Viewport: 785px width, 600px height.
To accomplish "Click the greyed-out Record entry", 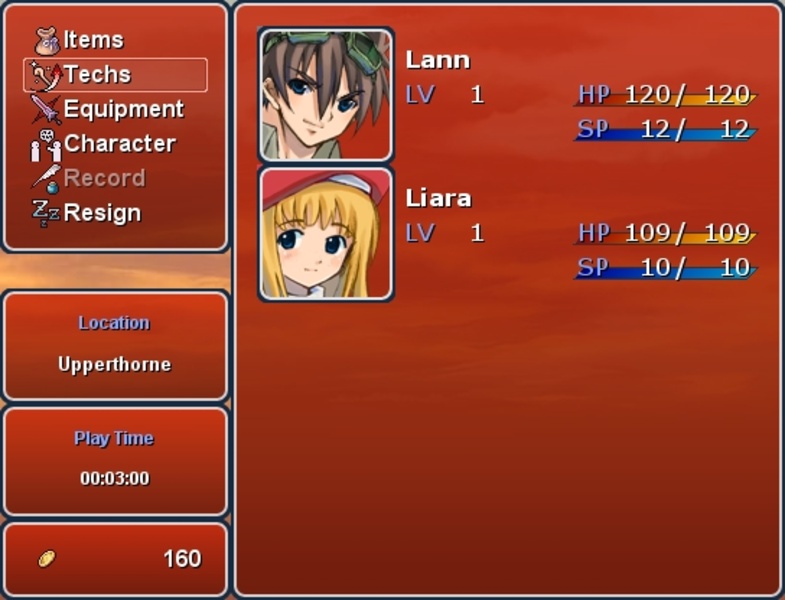I will coord(103,178).
